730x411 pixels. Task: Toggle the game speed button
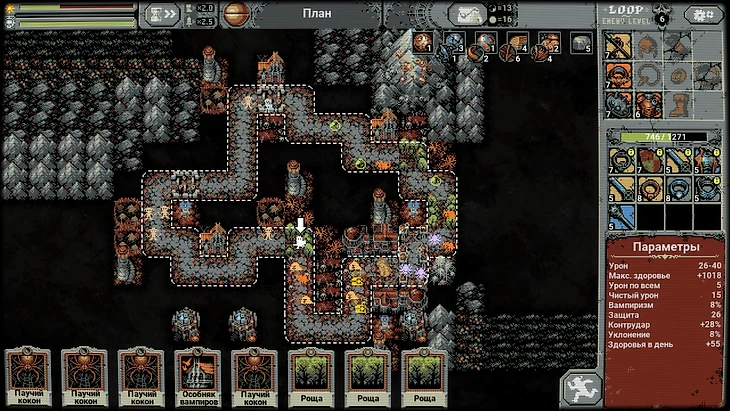(160, 14)
